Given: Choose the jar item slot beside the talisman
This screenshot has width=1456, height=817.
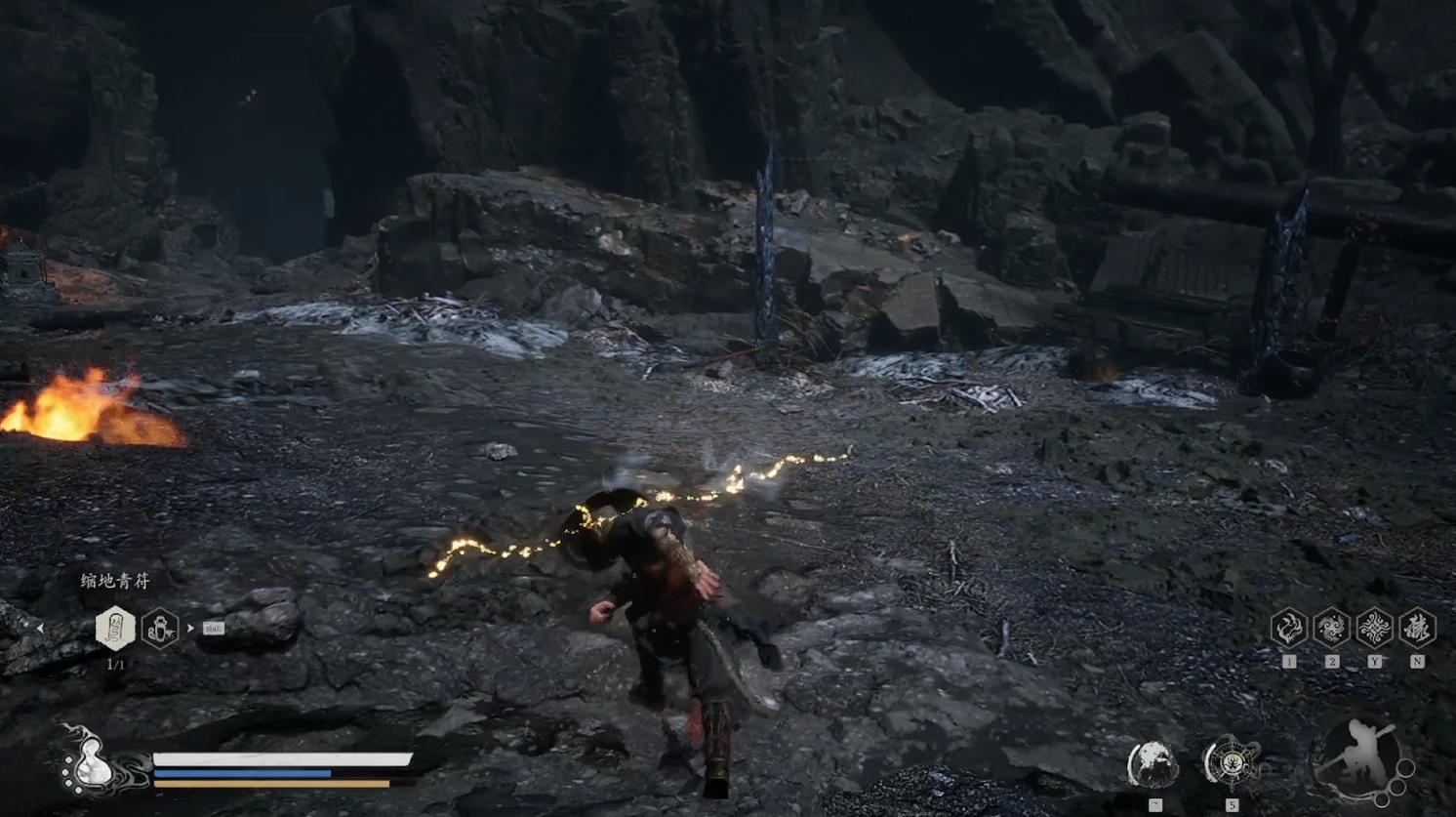Looking at the screenshot, I should tap(160, 629).
